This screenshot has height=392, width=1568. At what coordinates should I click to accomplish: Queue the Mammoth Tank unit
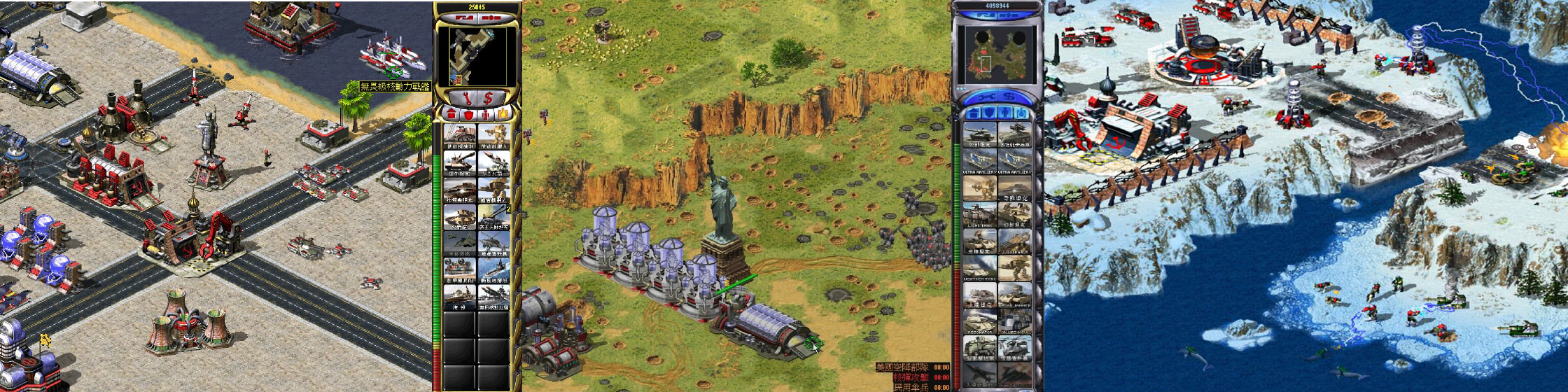[x=979, y=269]
